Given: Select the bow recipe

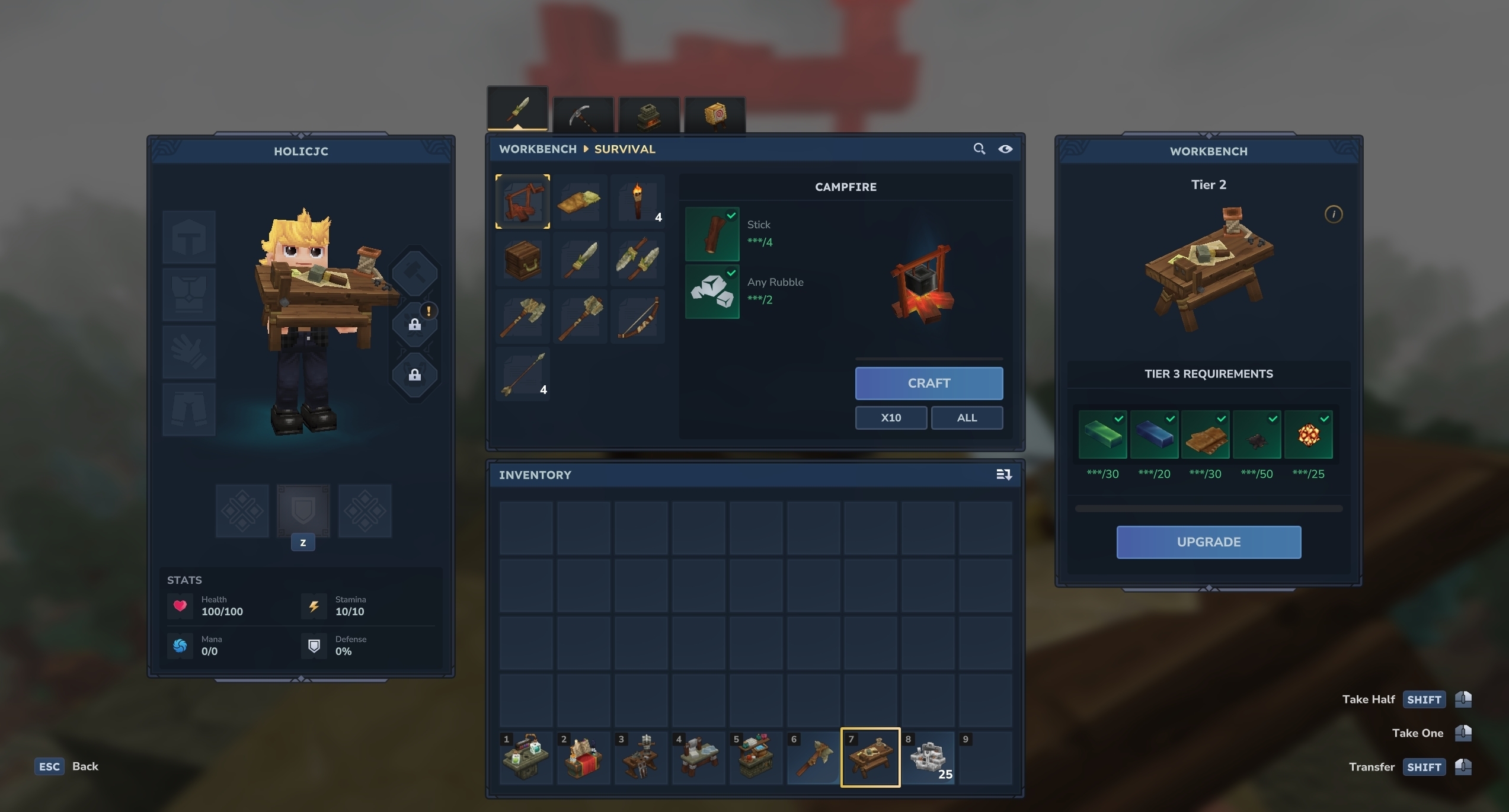Looking at the screenshot, I should pos(638,317).
